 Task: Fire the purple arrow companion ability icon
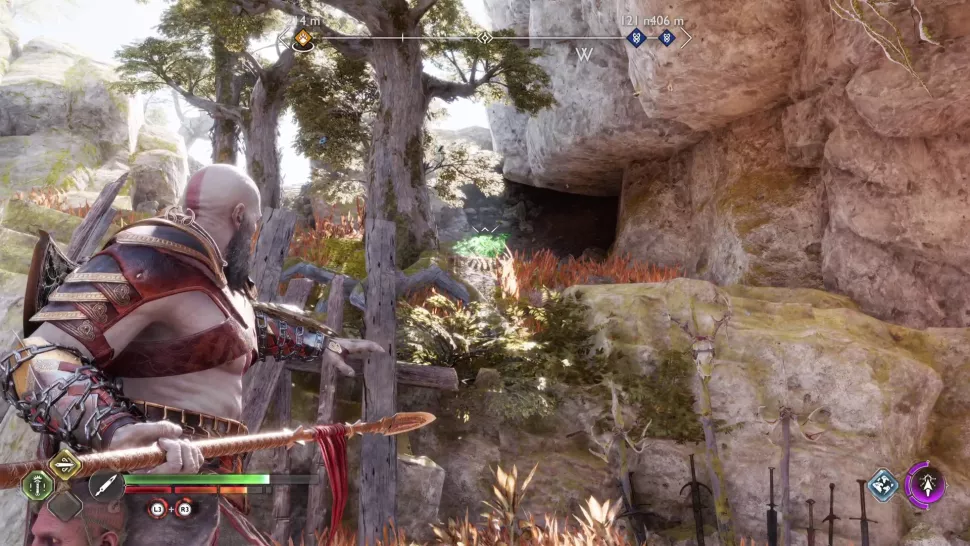(x=926, y=485)
